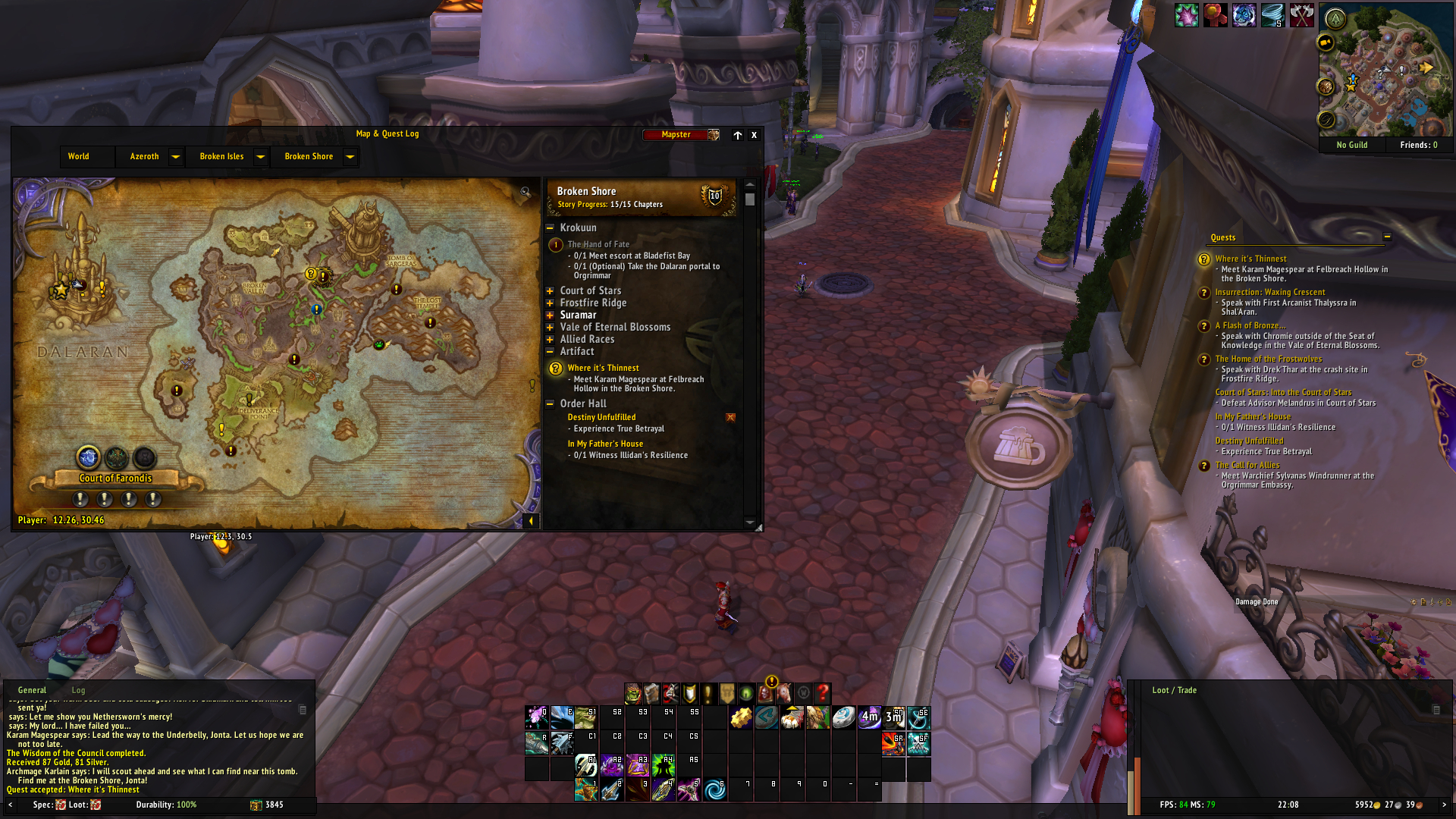The width and height of the screenshot is (1456, 819).
Task: Select the Where it's Thinnest quest
Action: (x=603, y=369)
